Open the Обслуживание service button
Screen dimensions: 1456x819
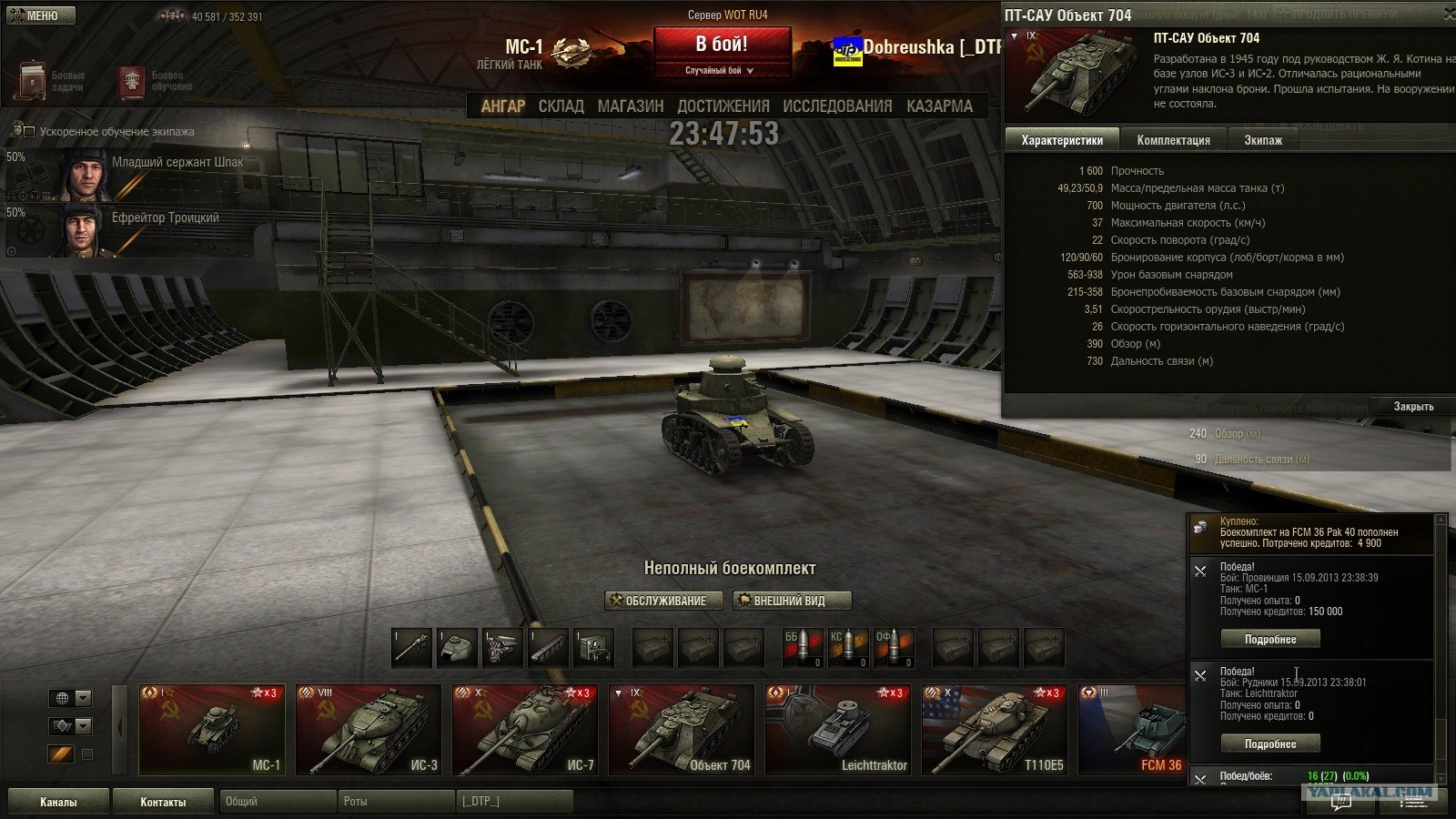tap(663, 601)
